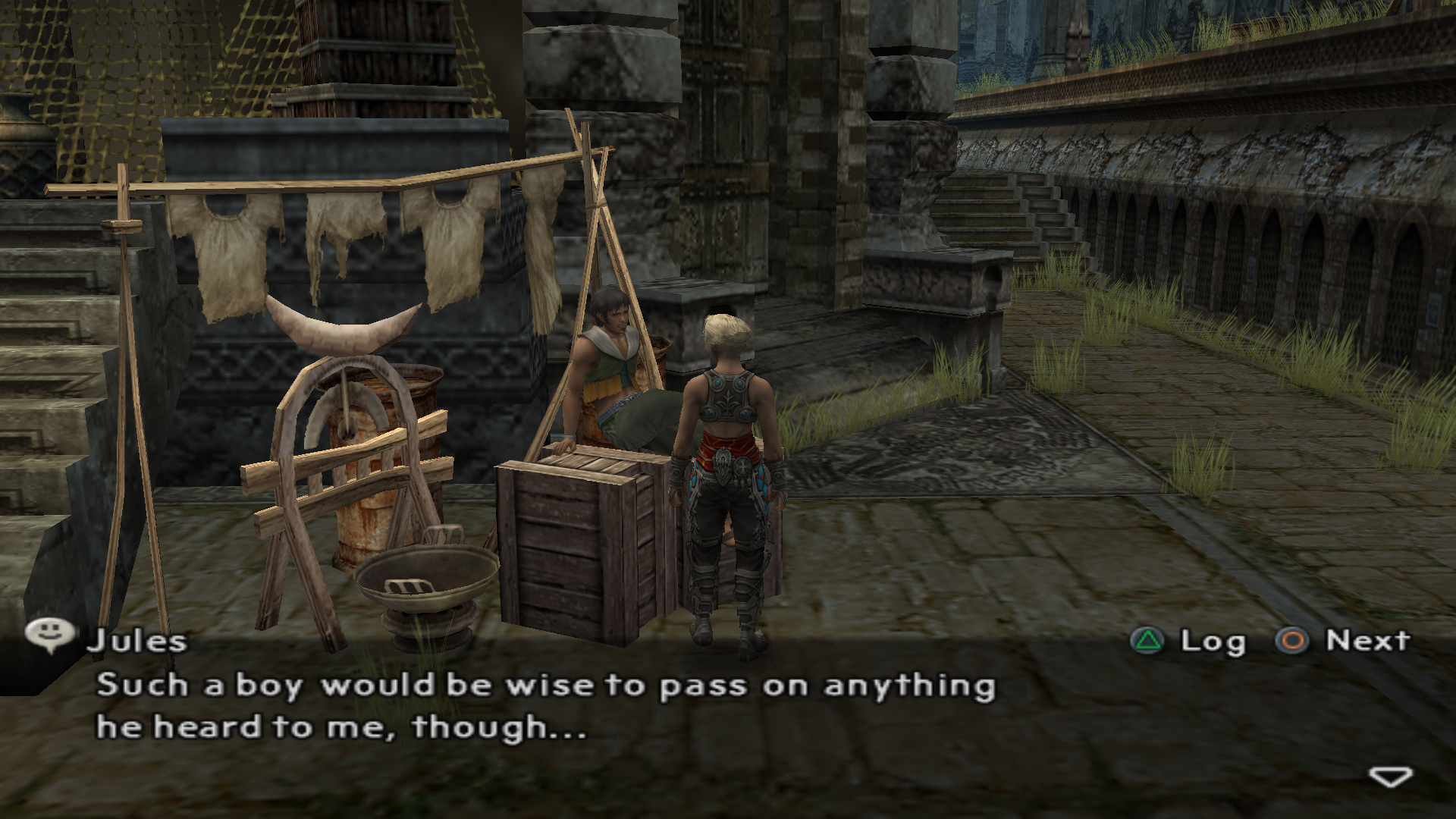Select Next to continue Jules's dialogue
This screenshot has width=1456, height=819.
[1343, 641]
